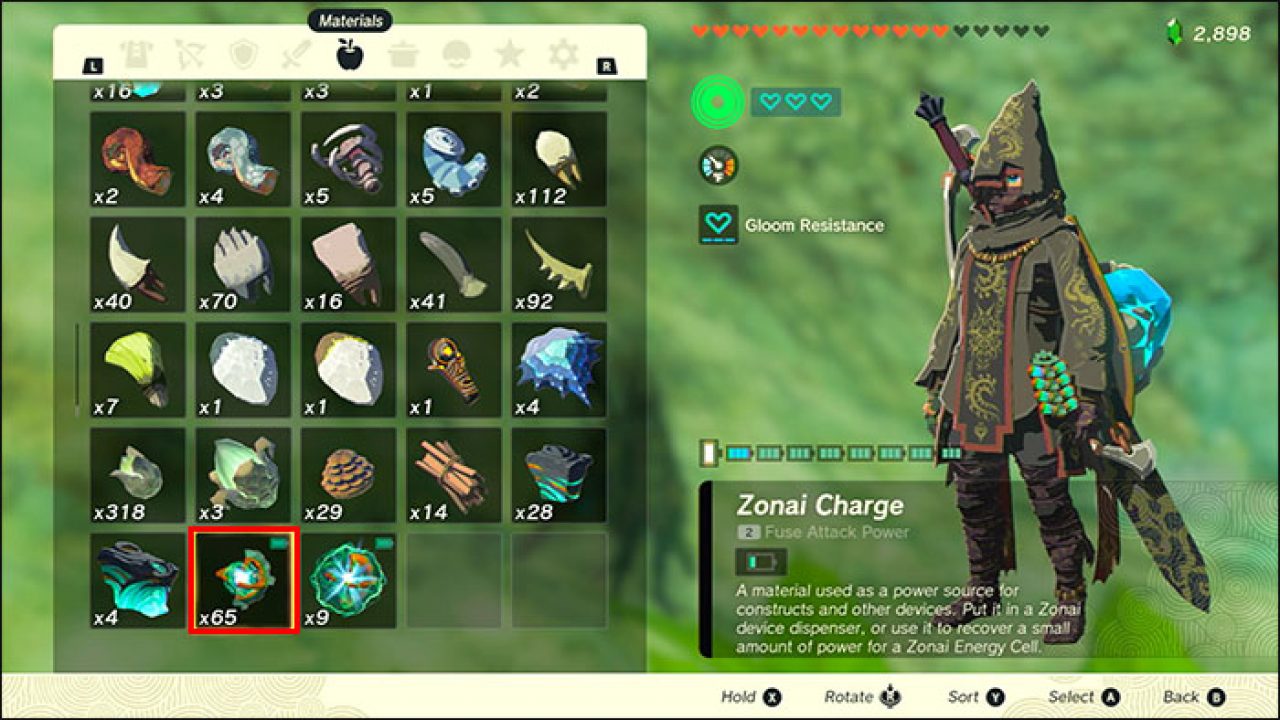Select the spiky blue ice stone material
This screenshot has height=720, width=1280.
tap(559, 369)
